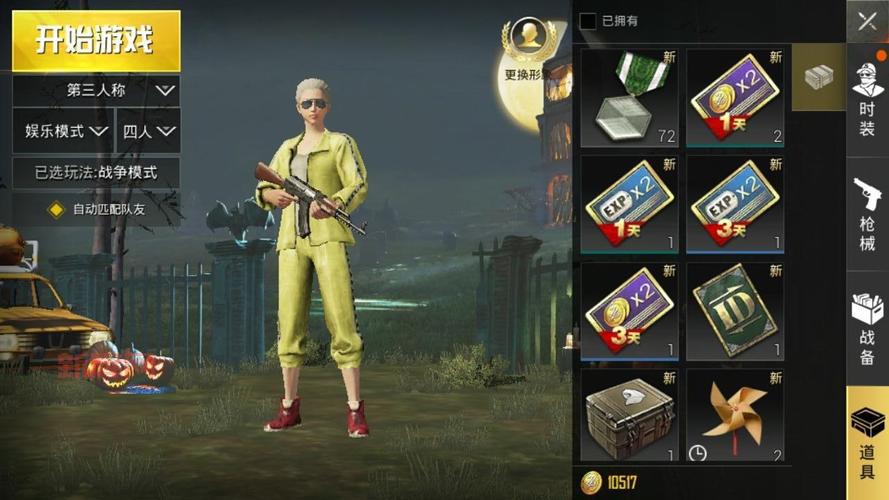Screen dimensions: 889x500
Task: Select the 1-day double EXP card
Action: click(x=628, y=203)
